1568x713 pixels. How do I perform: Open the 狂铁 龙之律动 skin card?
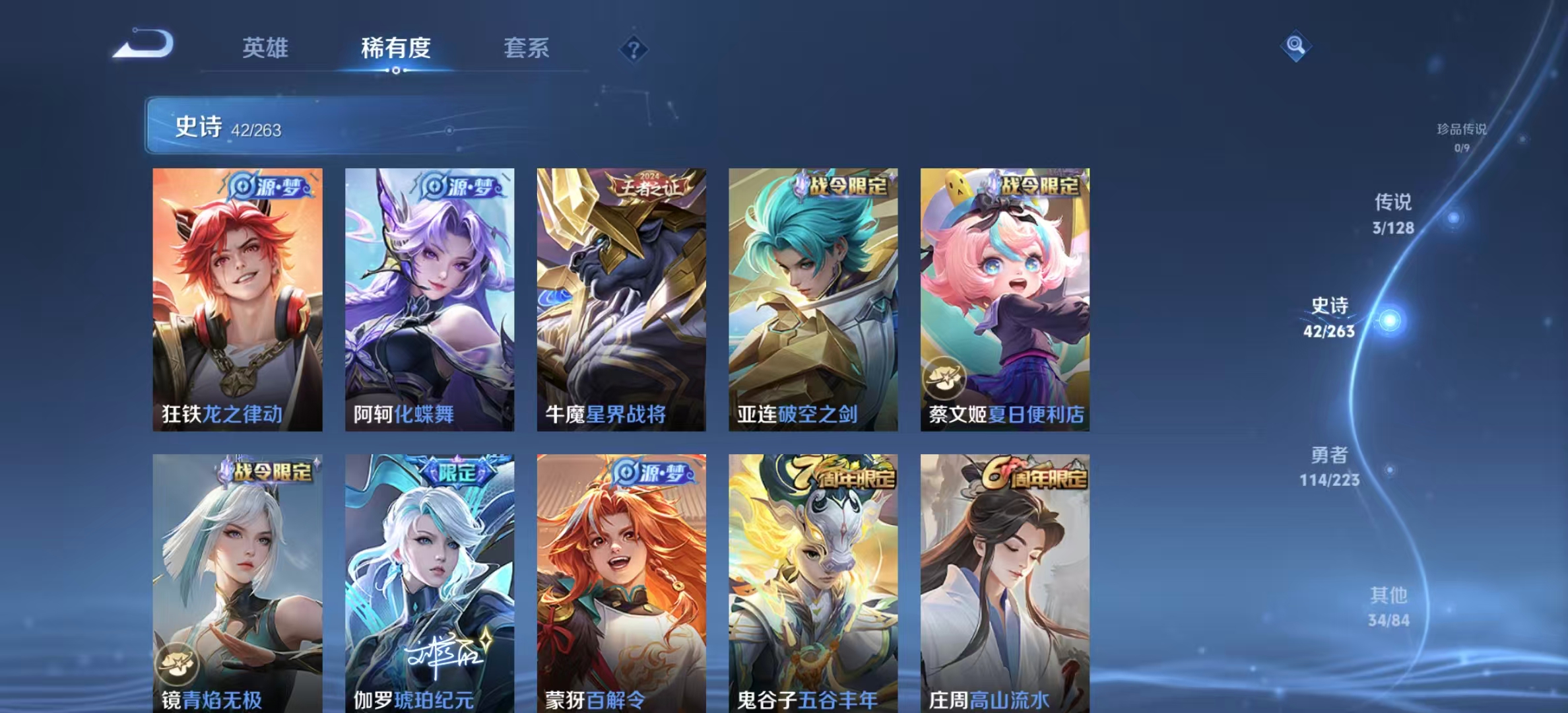coord(238,299)
